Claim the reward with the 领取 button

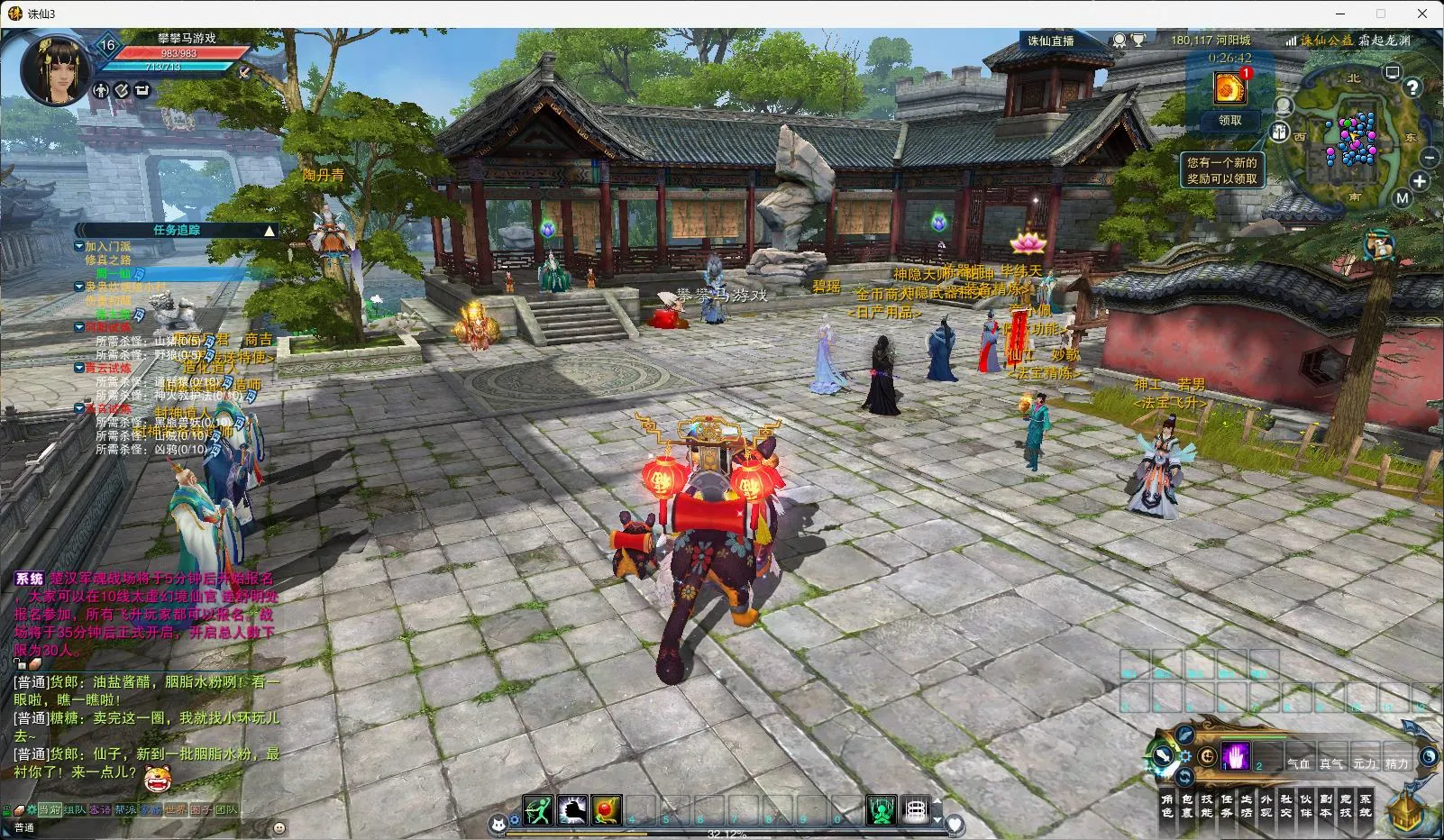1229,120
